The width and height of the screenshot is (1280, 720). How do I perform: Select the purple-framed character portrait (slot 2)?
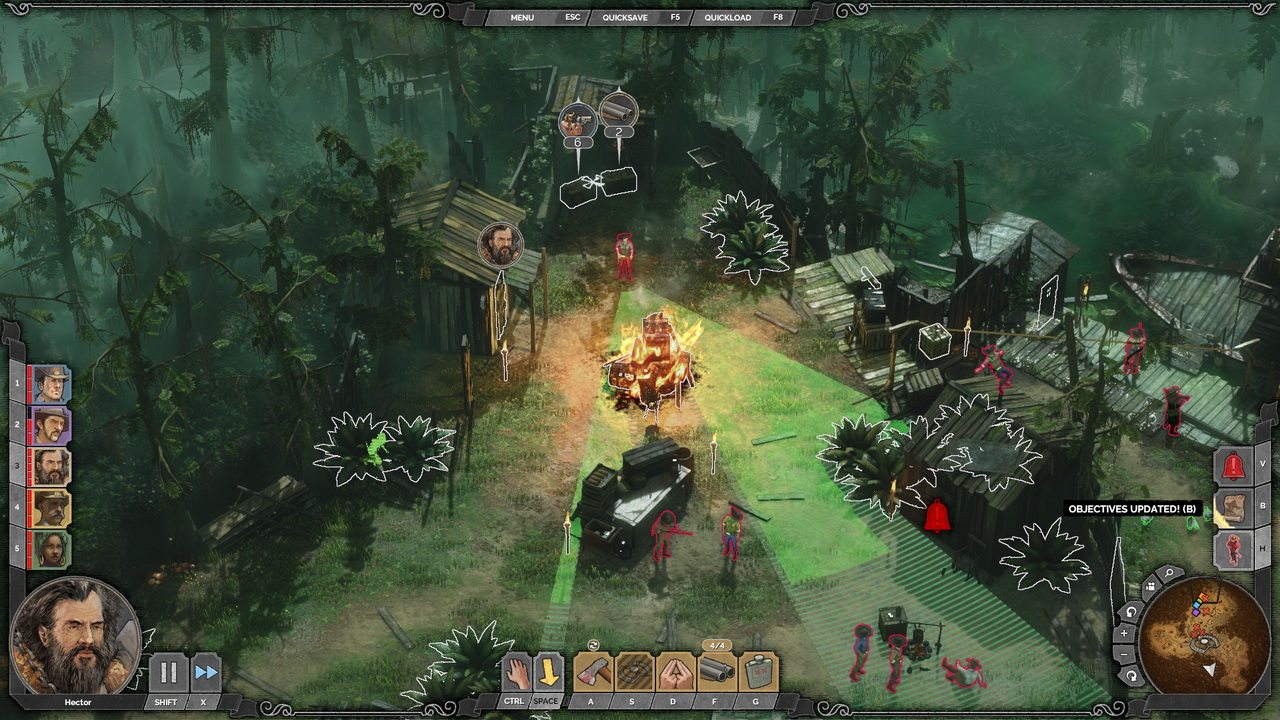pyautogui.click(x=50, y=425)
